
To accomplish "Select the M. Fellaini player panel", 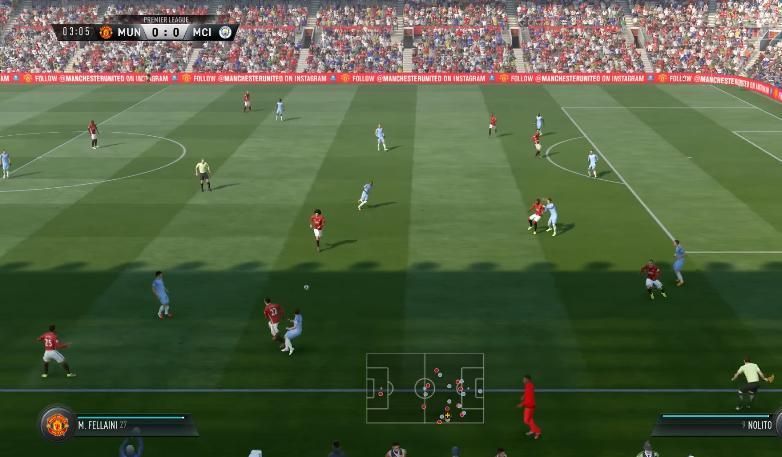I will click(x=130, y=425).
